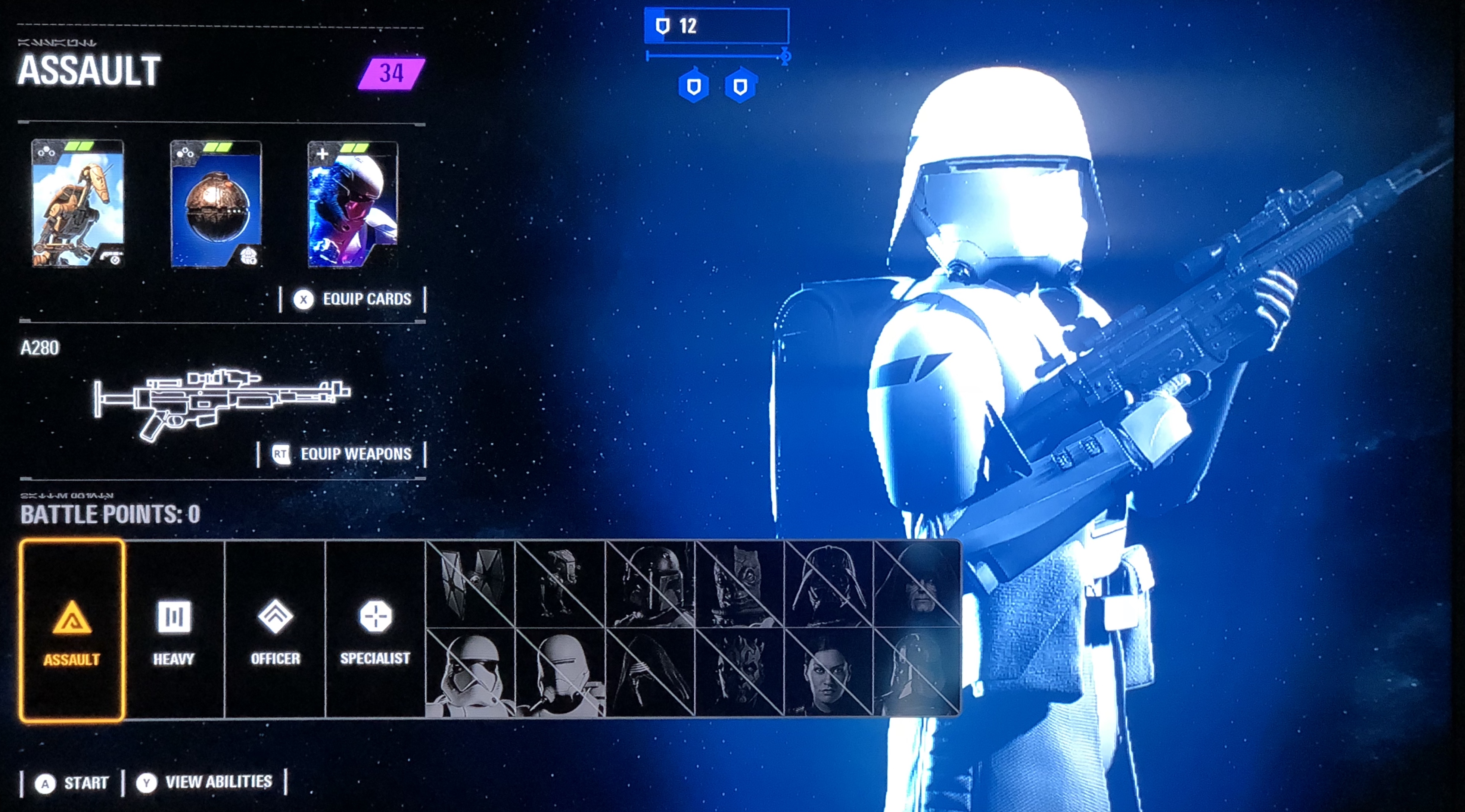
Task: Select the pink-visor trooper star card
Action: [352, 204]
